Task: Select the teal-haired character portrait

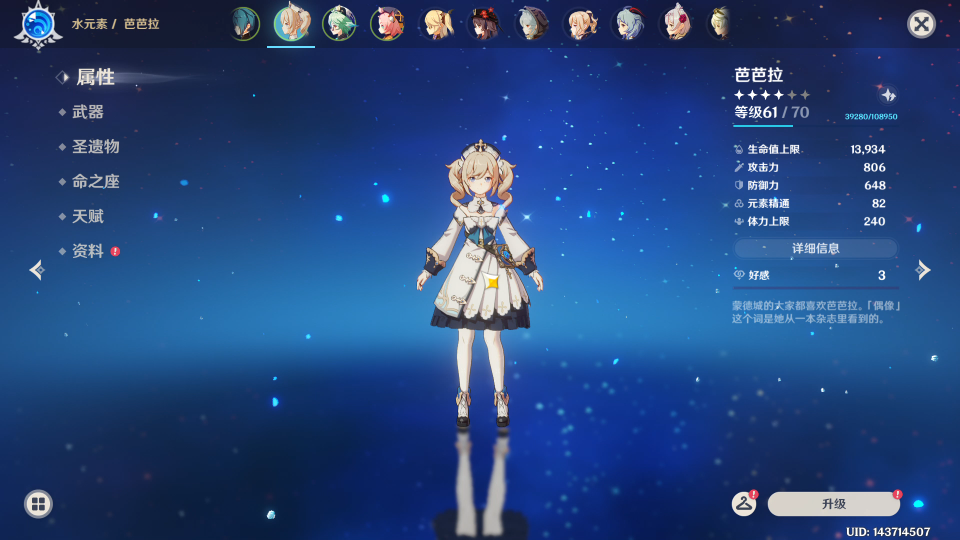Action: click(x=243, y=23)
